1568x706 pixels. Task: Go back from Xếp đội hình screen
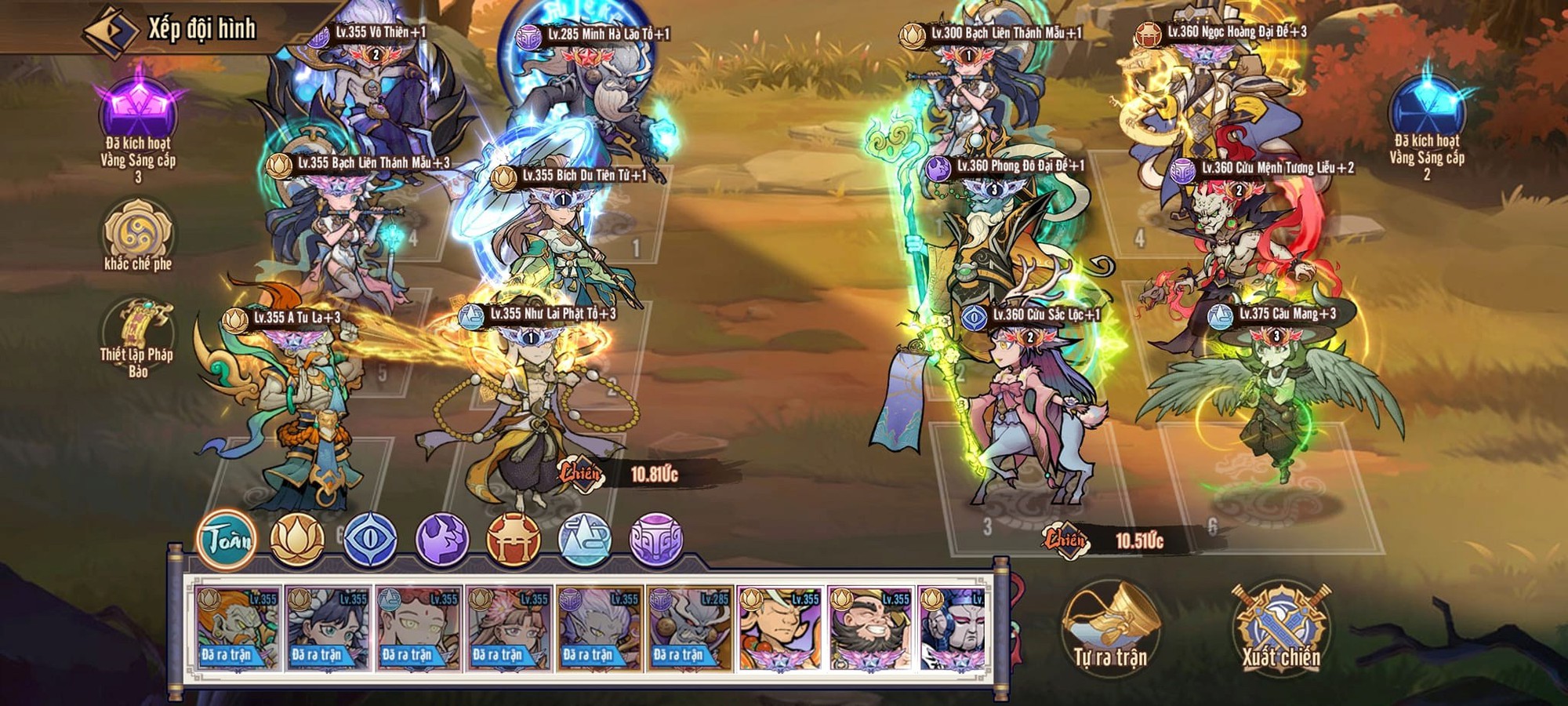coord(111,31)
